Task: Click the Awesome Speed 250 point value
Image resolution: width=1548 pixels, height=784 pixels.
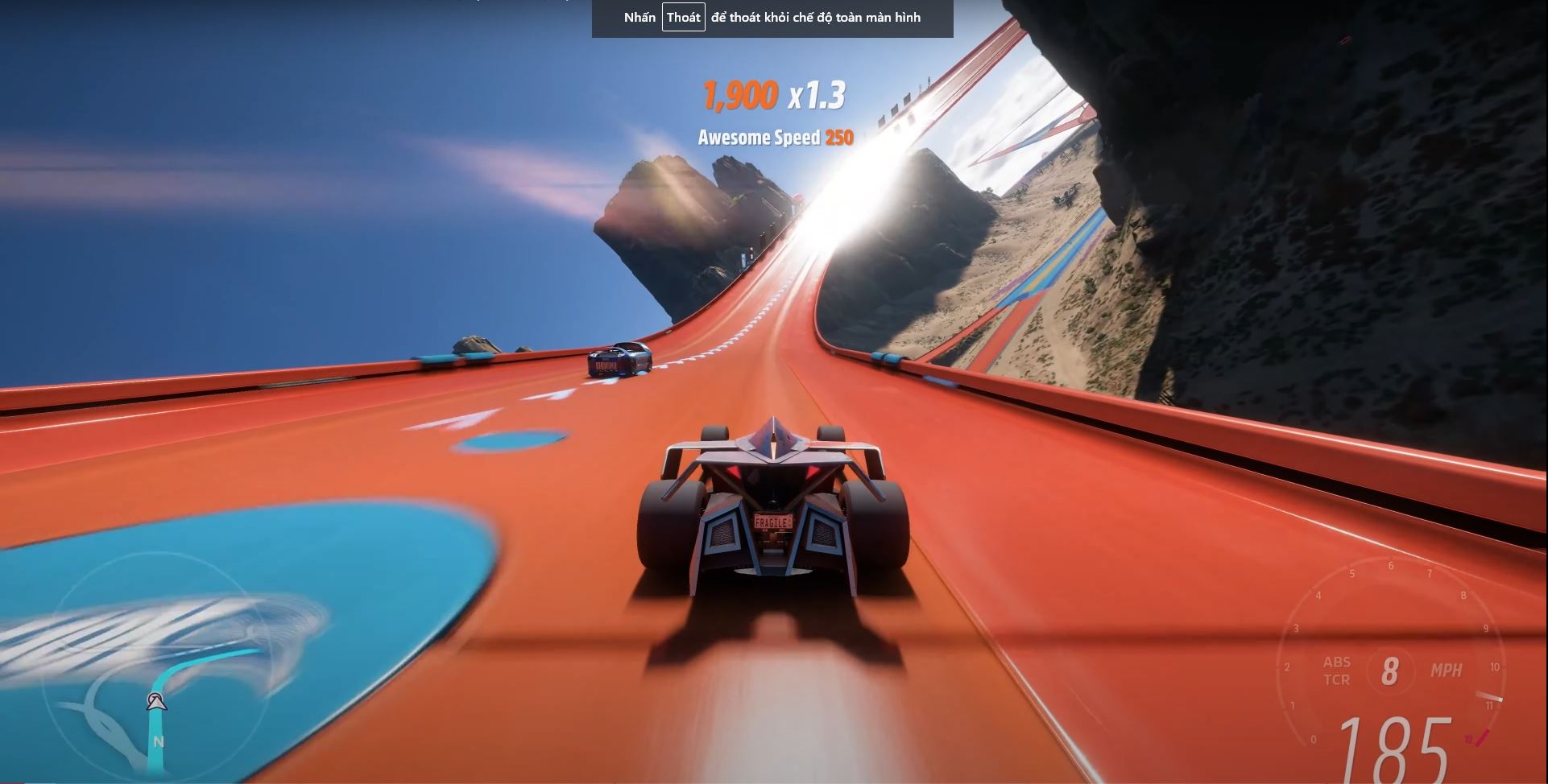Action: click(x=838, y=138)
